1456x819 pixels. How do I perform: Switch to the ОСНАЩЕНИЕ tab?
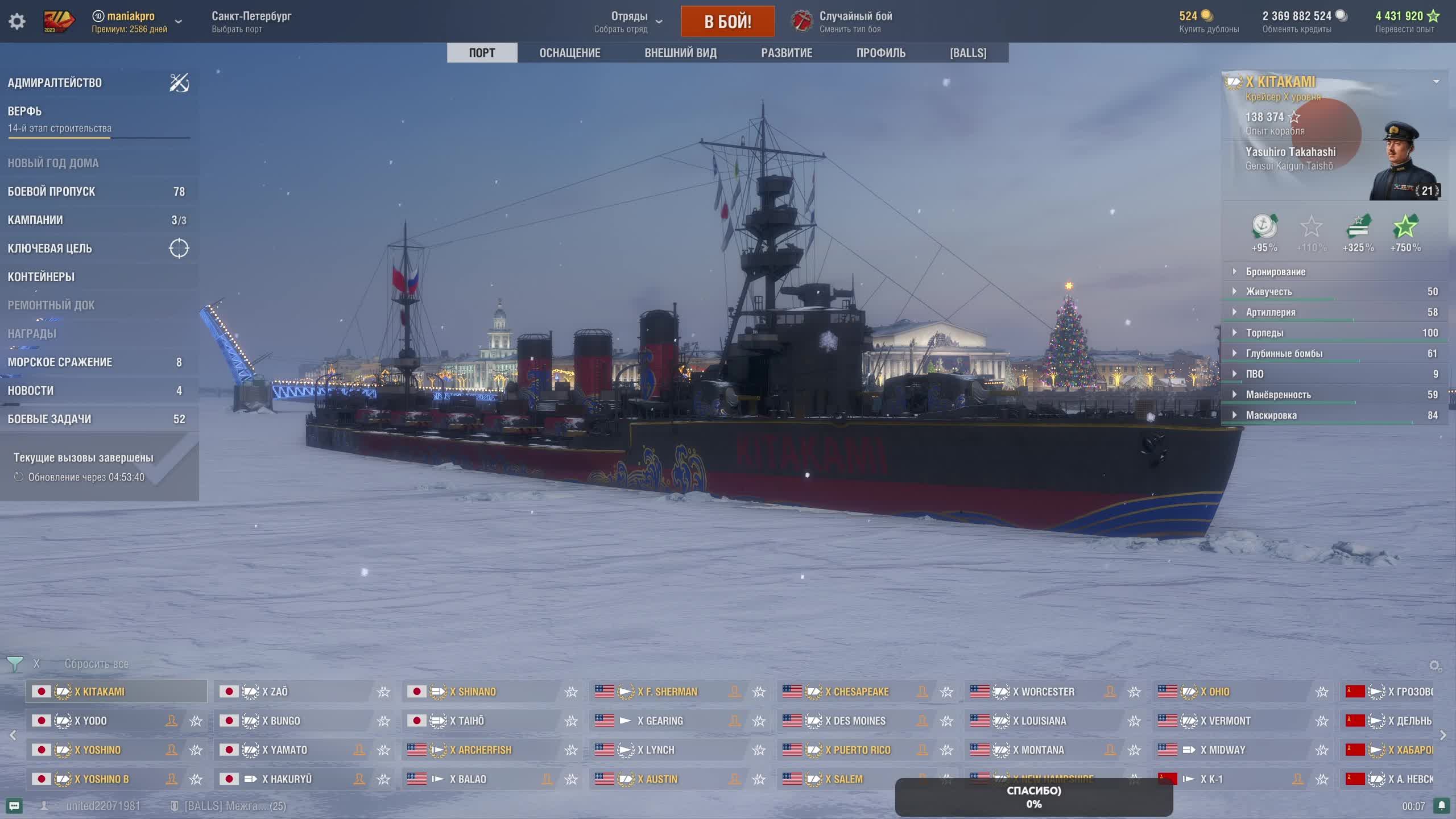[x=569, y=53]
